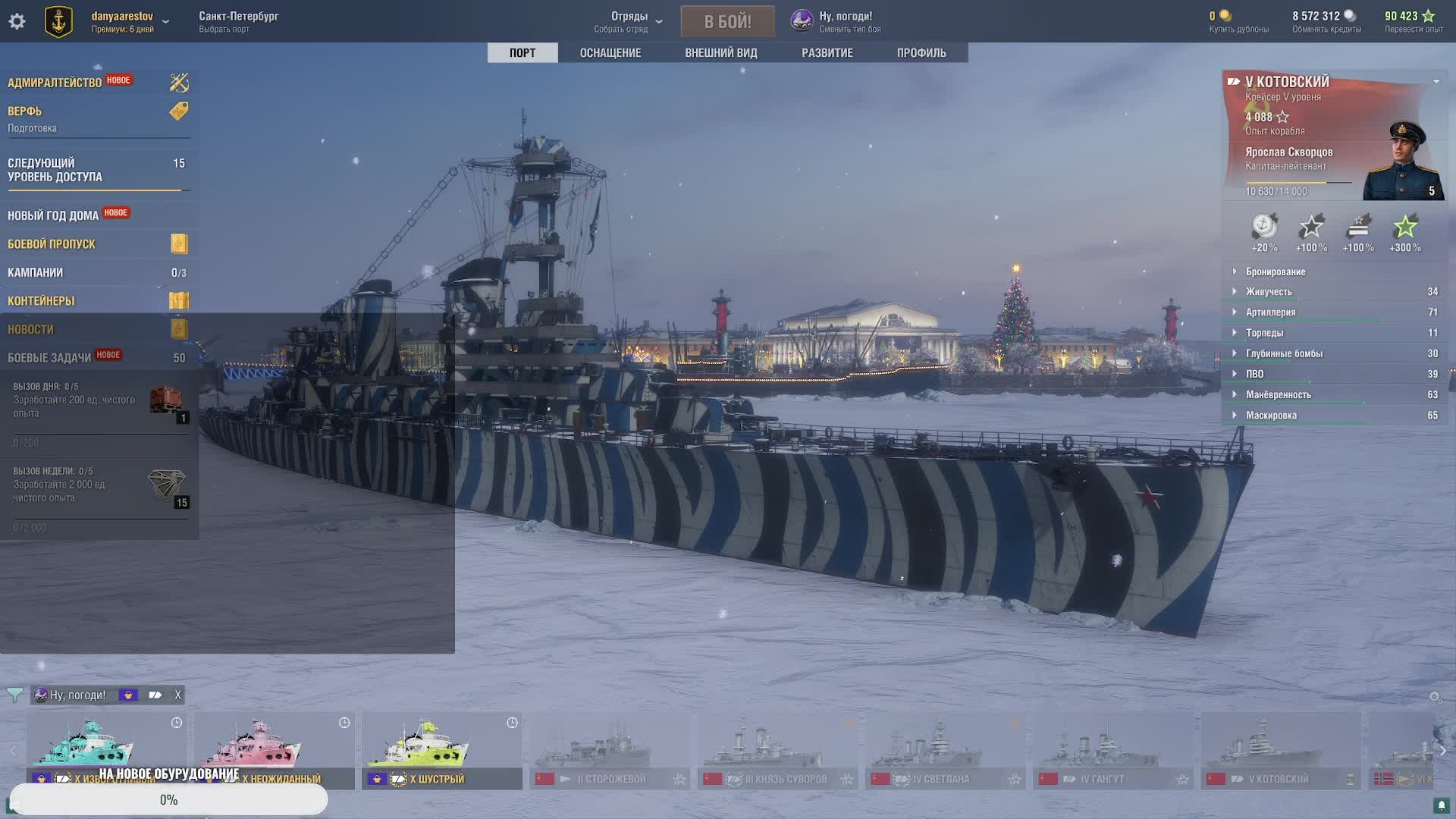Open the КОНТЕЙНЕРЫ containers section
This screenshot has width=1456, height=819.
click(x=42, y=301)
